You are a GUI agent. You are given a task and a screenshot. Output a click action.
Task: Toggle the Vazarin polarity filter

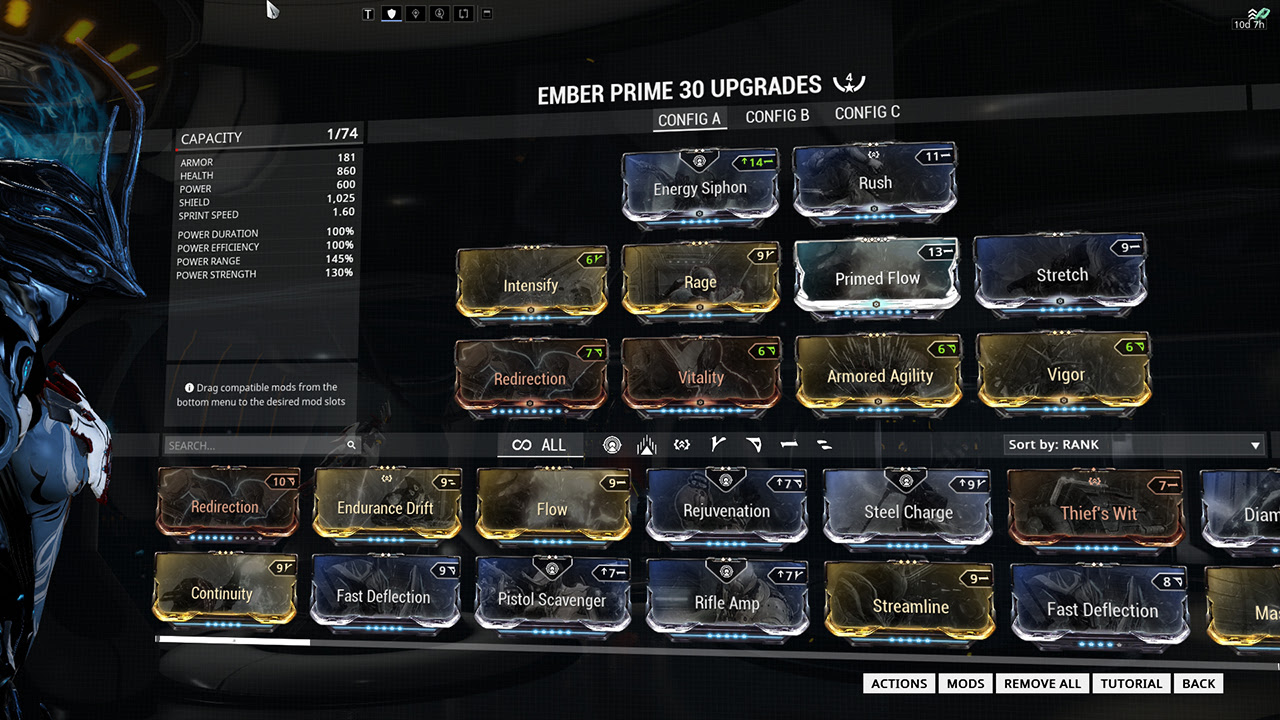pyautogui.click(x=751, y=444)
